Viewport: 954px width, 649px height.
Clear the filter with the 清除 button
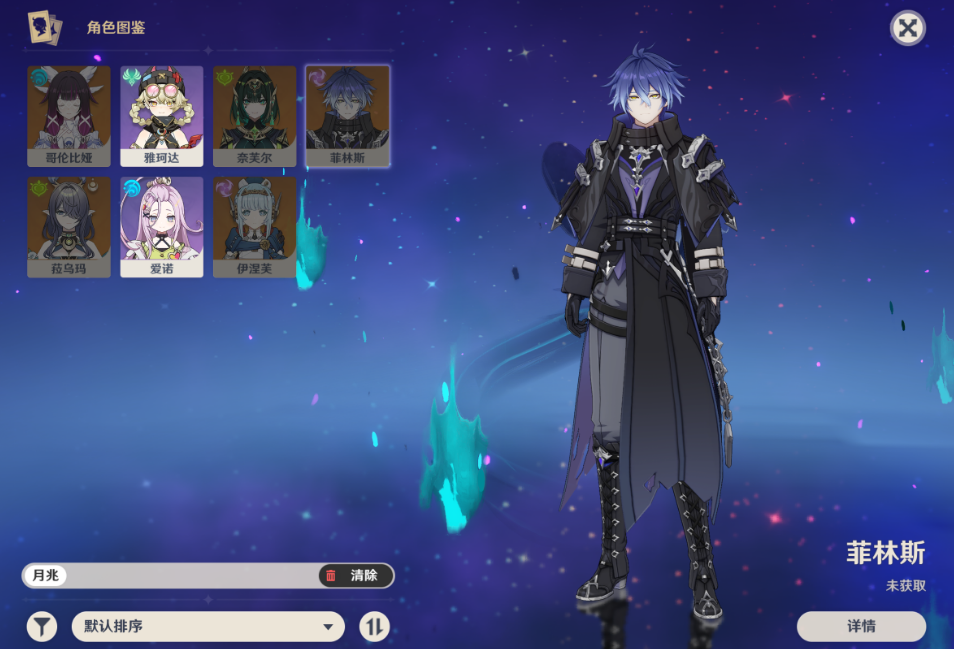[355, 576]
